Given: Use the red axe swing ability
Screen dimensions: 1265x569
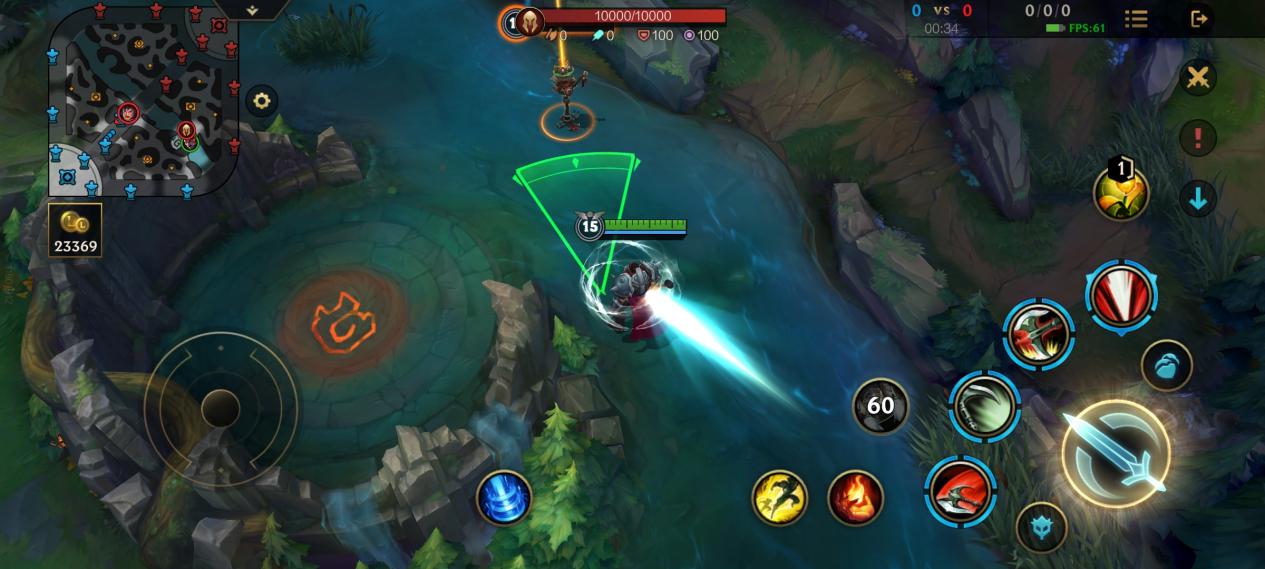Looking at the screenshot, I should tap(960, 491).
